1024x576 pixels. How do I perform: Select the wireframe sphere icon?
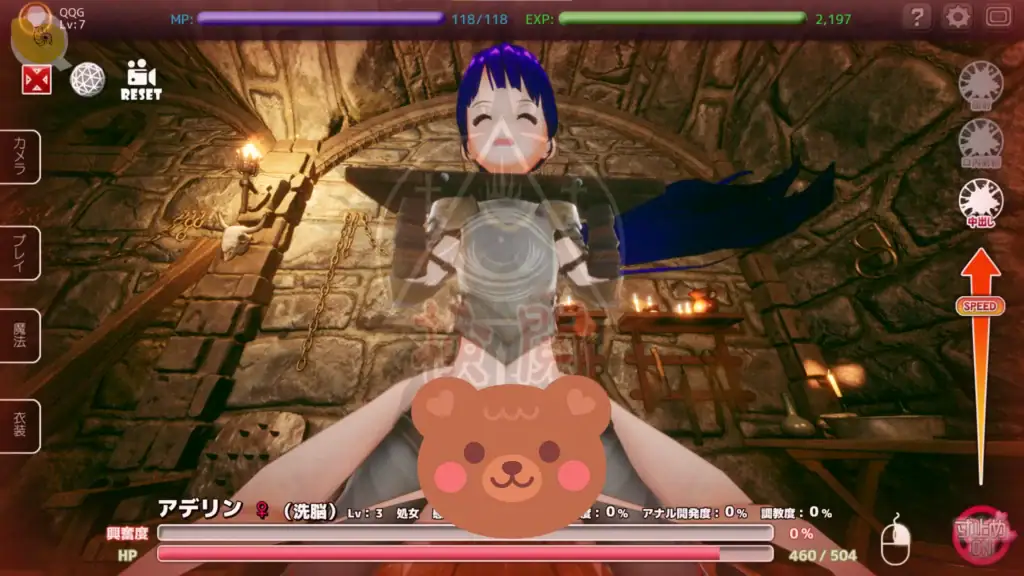[x=87, y=79]
